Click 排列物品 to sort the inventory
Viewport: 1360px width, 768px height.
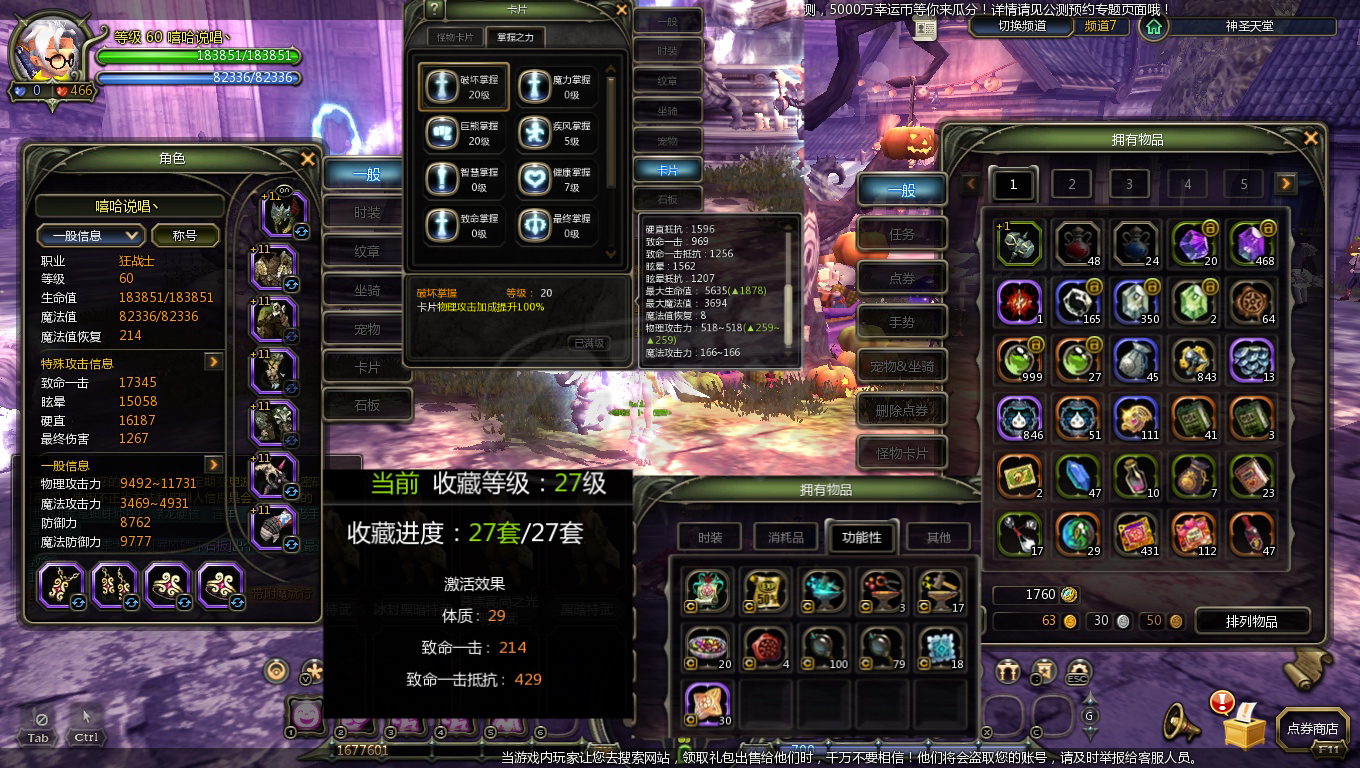pos(1252,621)
